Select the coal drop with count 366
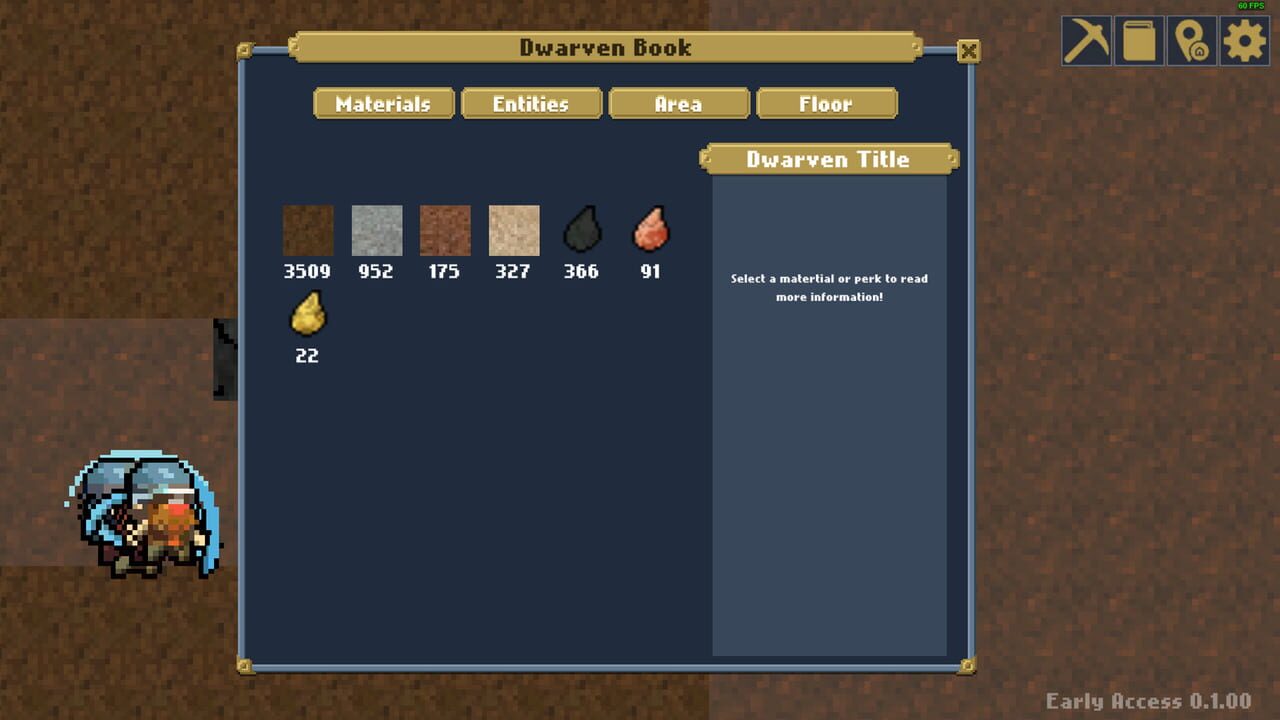1280x720 pixels. [581, 228]
